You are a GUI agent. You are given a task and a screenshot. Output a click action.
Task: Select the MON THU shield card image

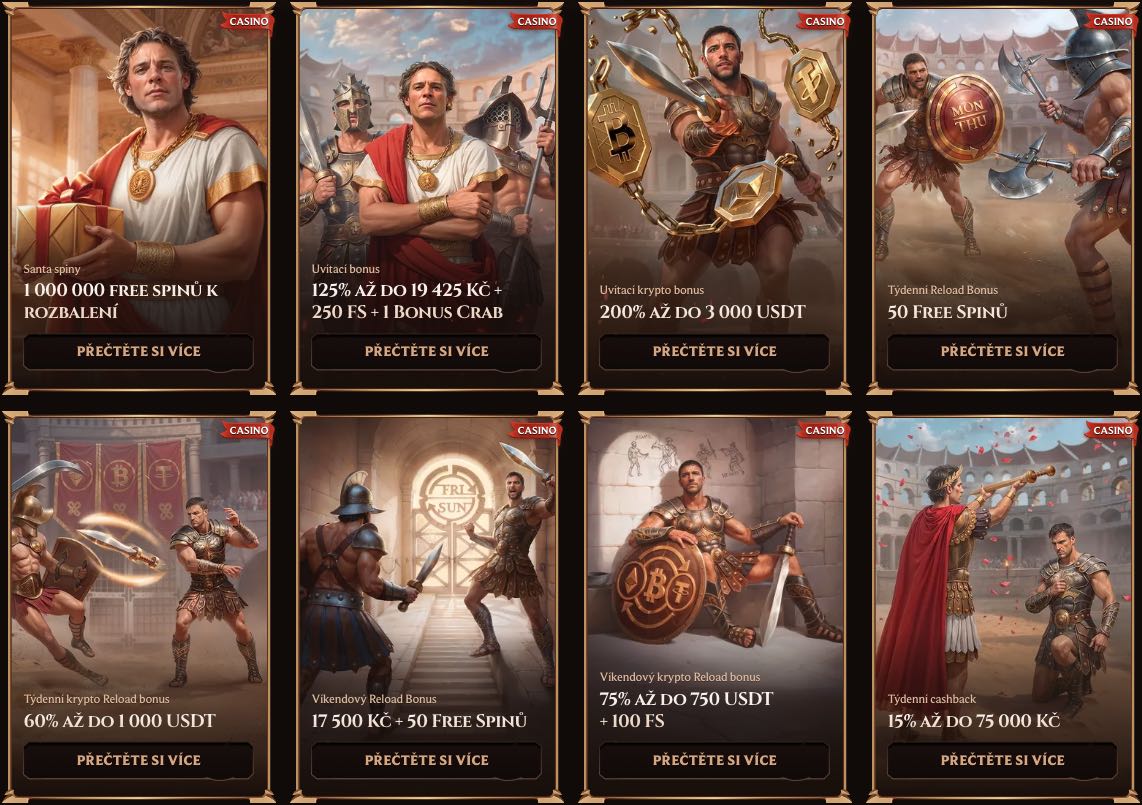[x=1002, y=140]
